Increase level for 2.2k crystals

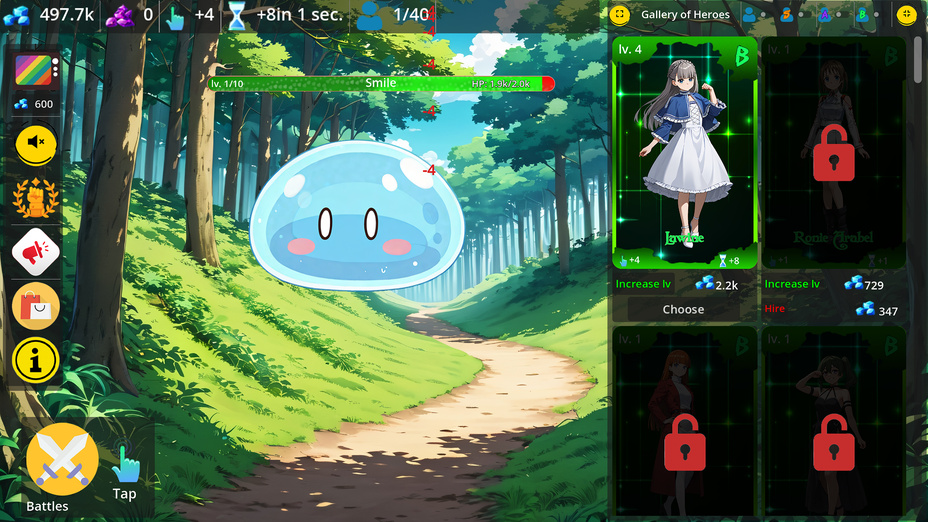683,285
